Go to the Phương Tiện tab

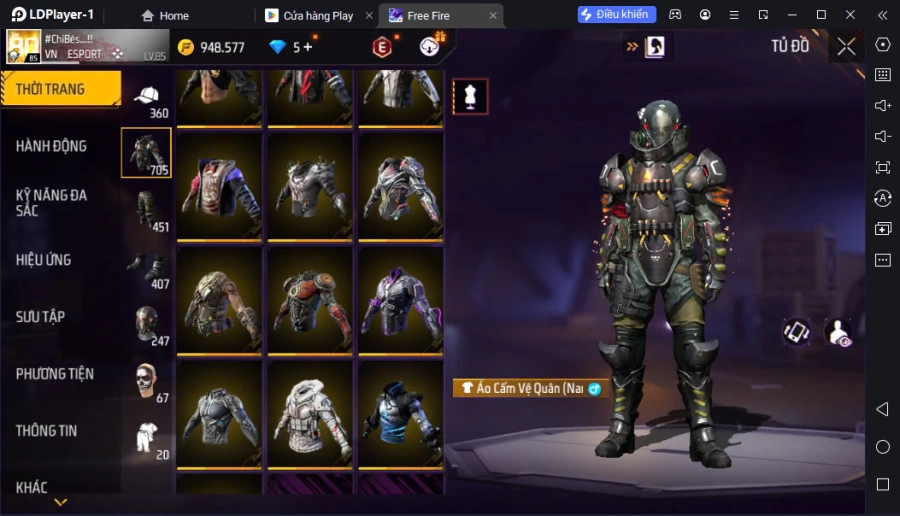point(55,374)
